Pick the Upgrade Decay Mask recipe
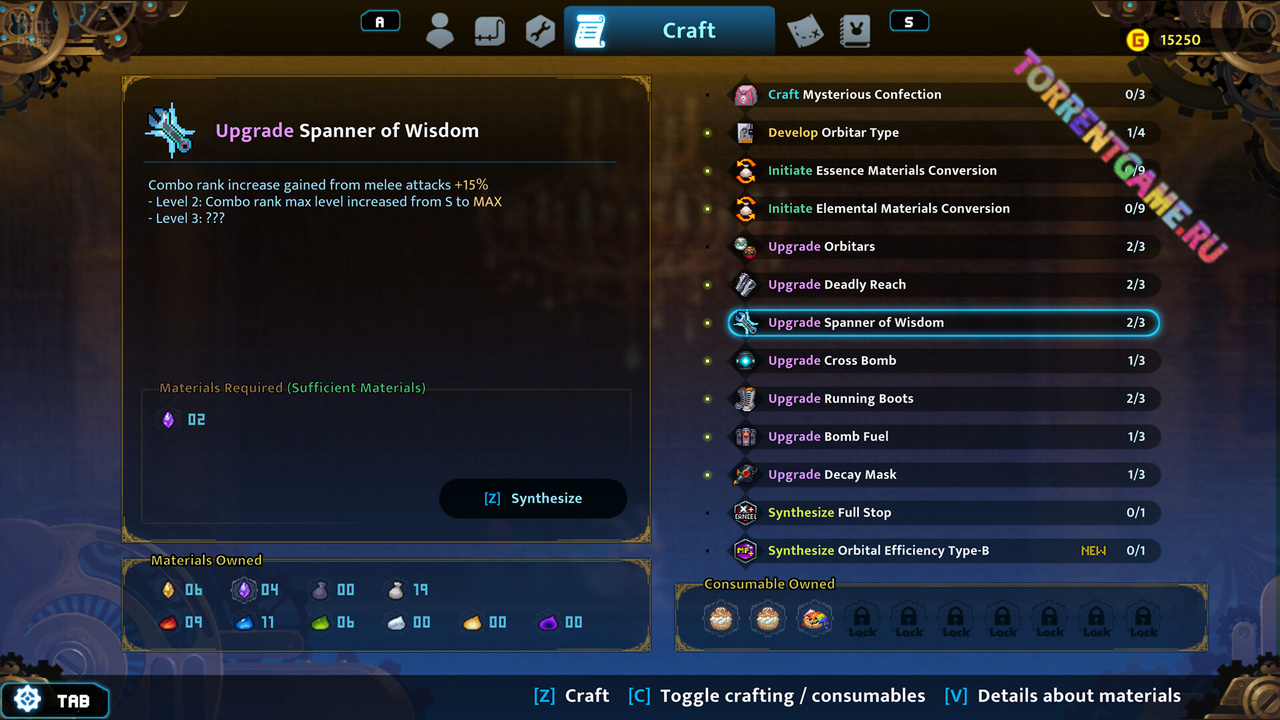Screen dimensions: 1280x720 click(832, 475)
